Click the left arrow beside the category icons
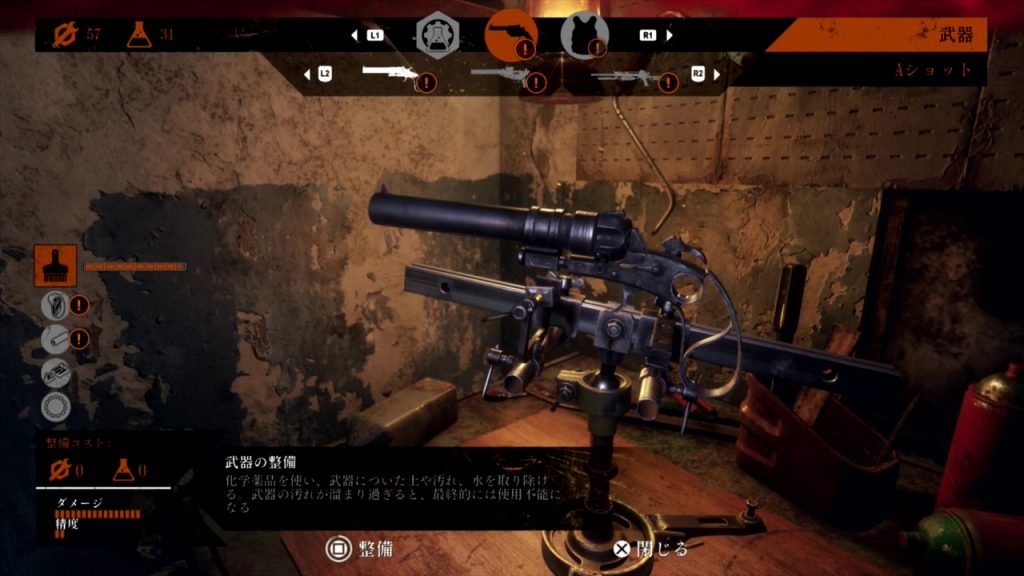This screenshot has width=1024, height=576. 354,35
